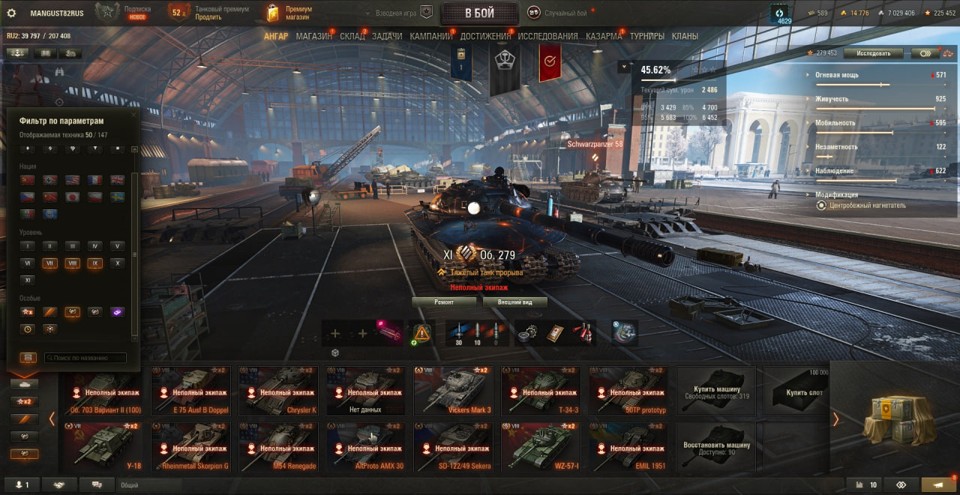The height and width of the screenshot is (495, 960).
Task: Switch to the СКЛАД tab
Action: [352, 36]
